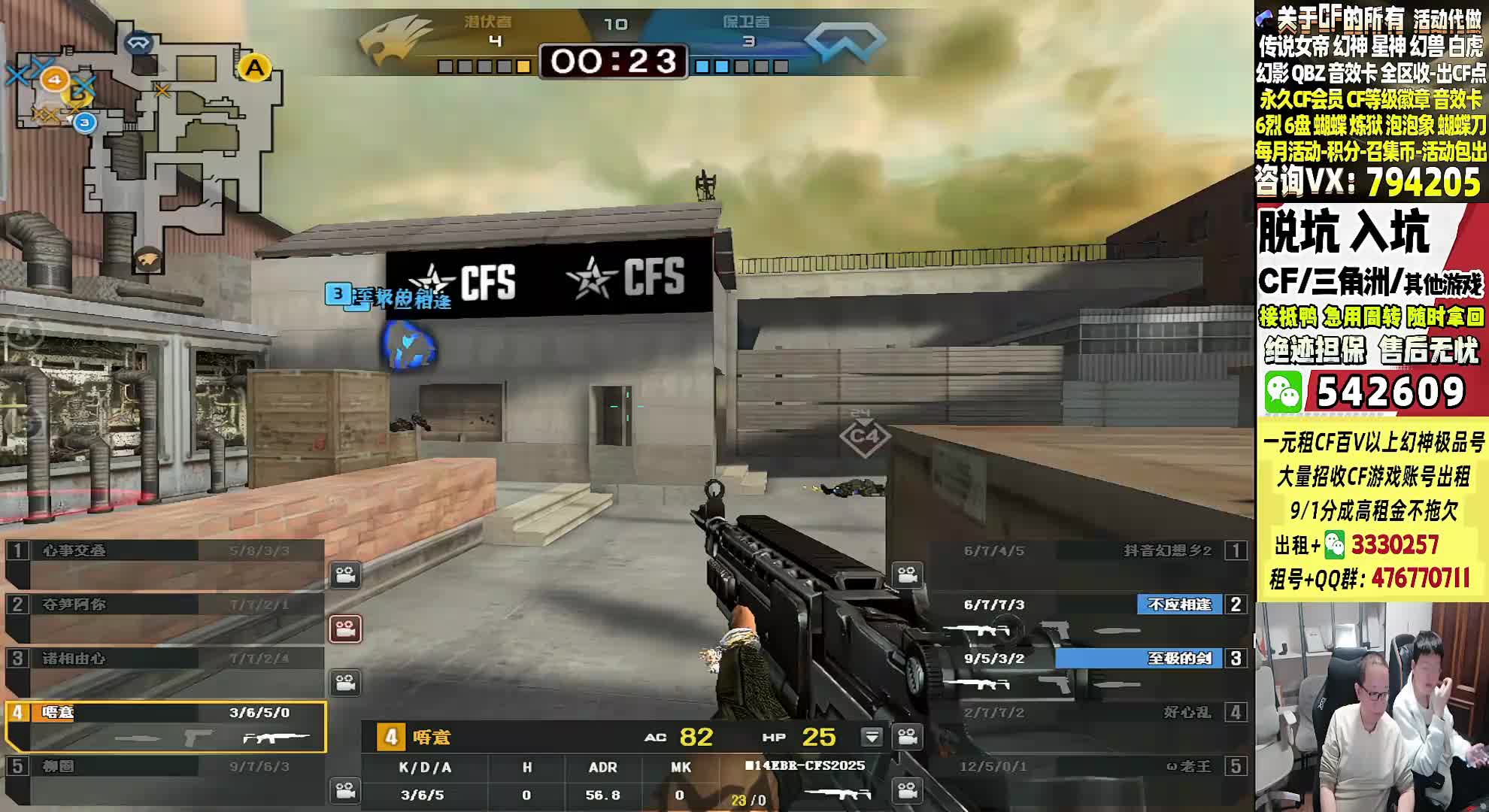Switch camera to player 好心乱

(x=907, y=737)
